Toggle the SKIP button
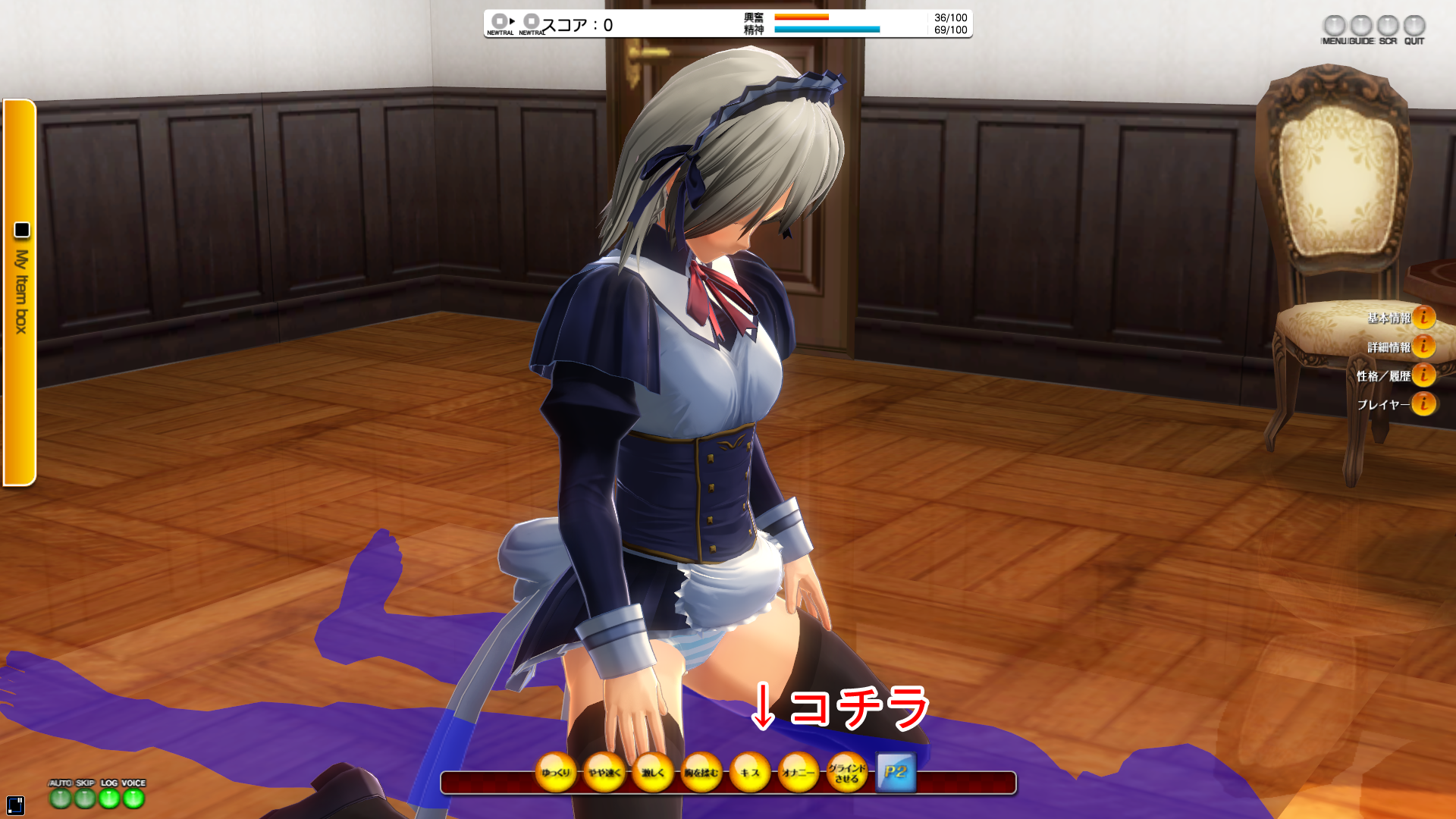Screen dimensions: 1456x819 (85, 798)
